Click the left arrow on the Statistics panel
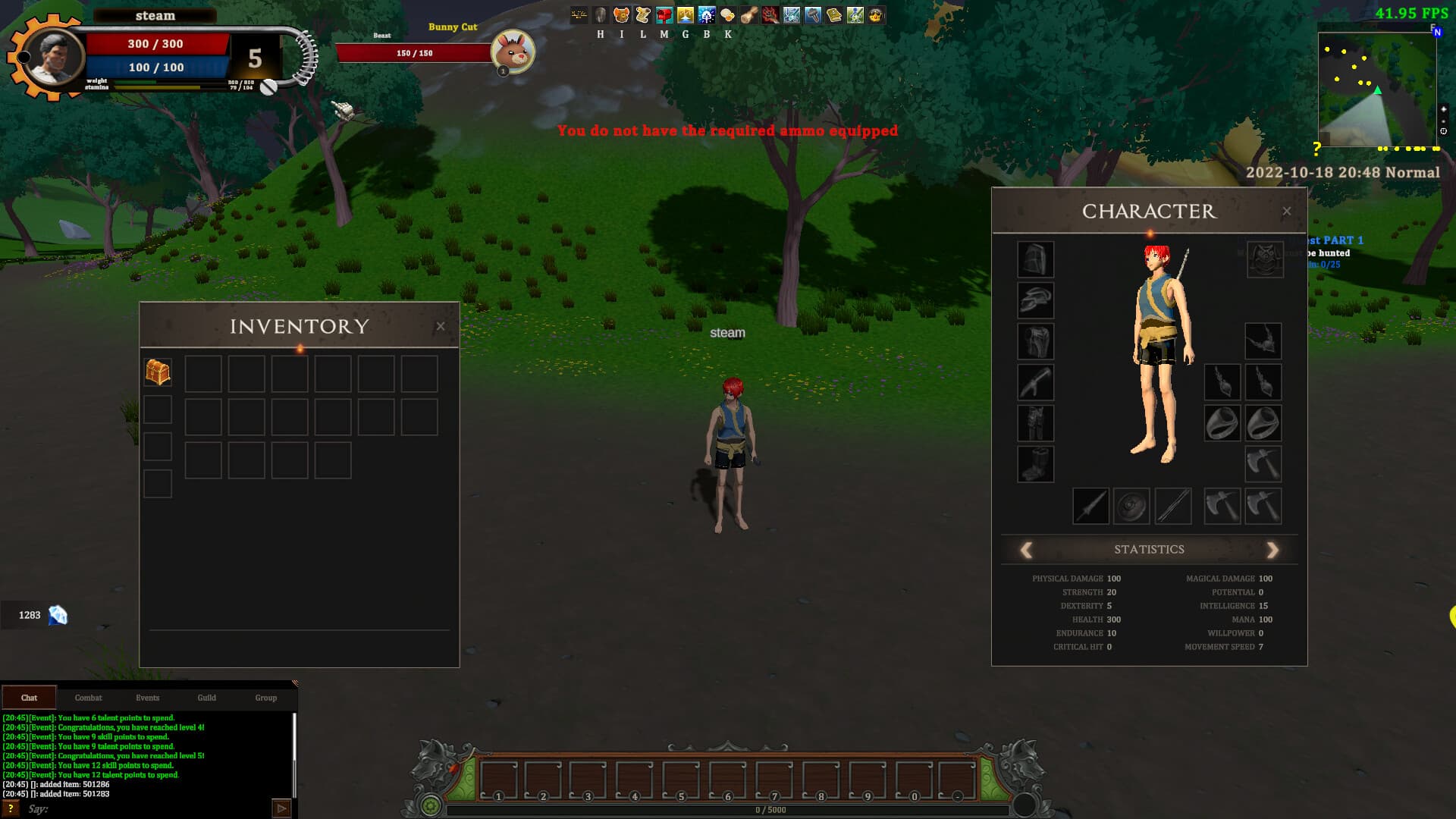The image size is (1456, 819). (1027, 549)
